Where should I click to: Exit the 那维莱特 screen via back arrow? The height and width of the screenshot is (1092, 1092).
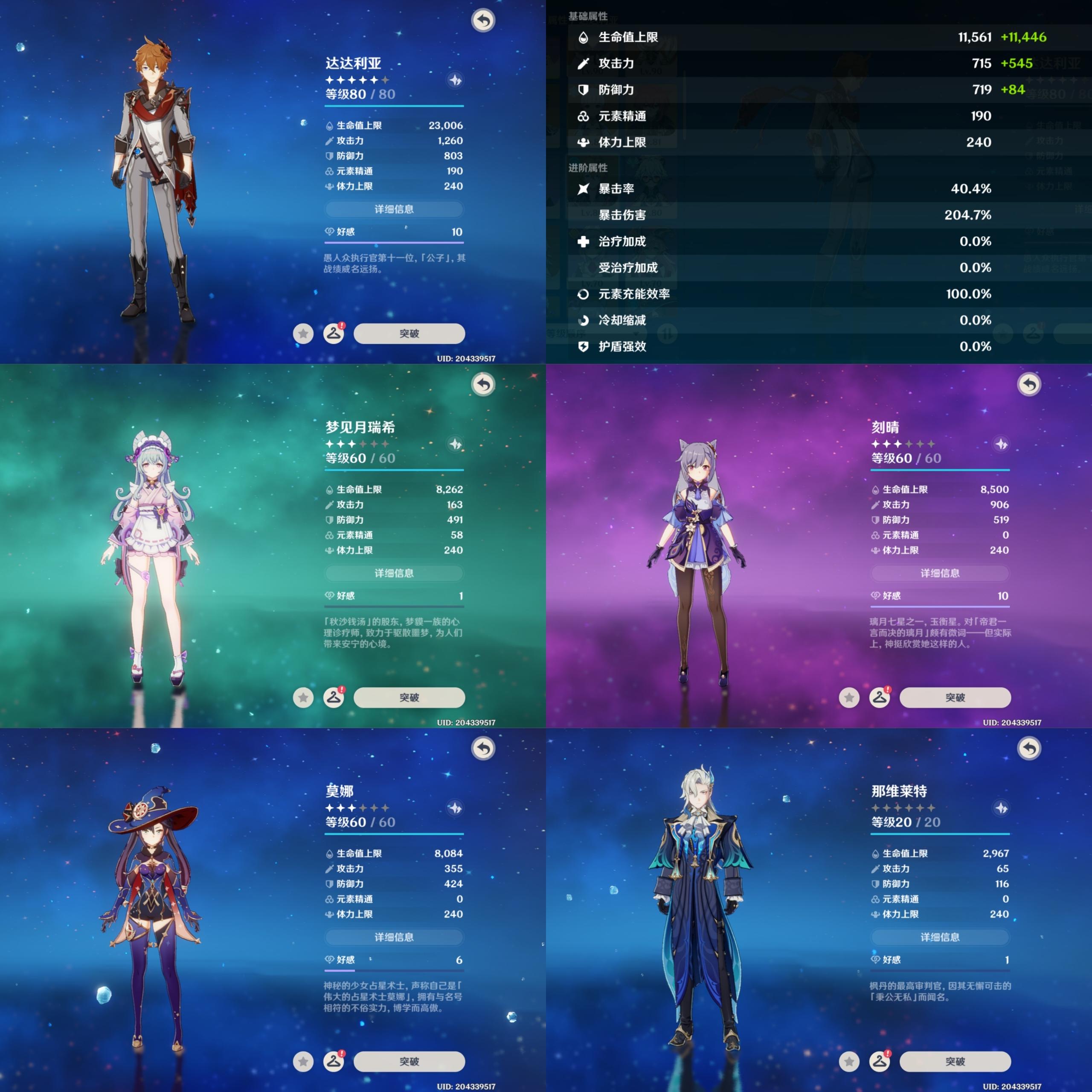coord(1029,749)
